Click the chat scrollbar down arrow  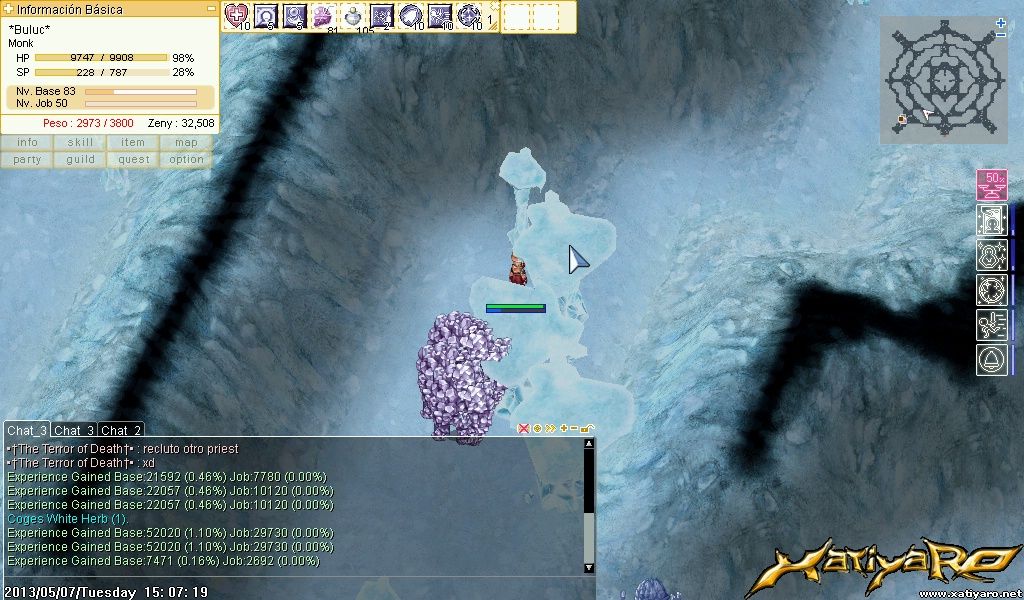tap(589, 568)
